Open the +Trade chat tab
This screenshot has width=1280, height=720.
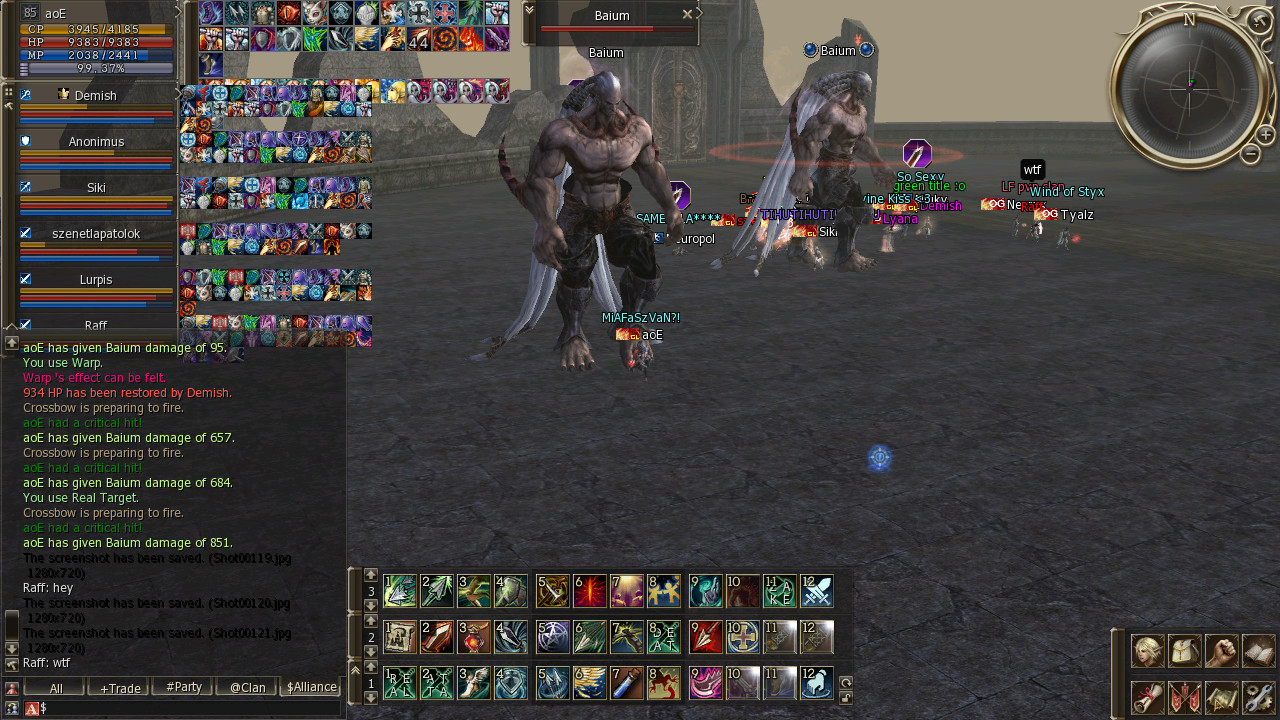120,688
